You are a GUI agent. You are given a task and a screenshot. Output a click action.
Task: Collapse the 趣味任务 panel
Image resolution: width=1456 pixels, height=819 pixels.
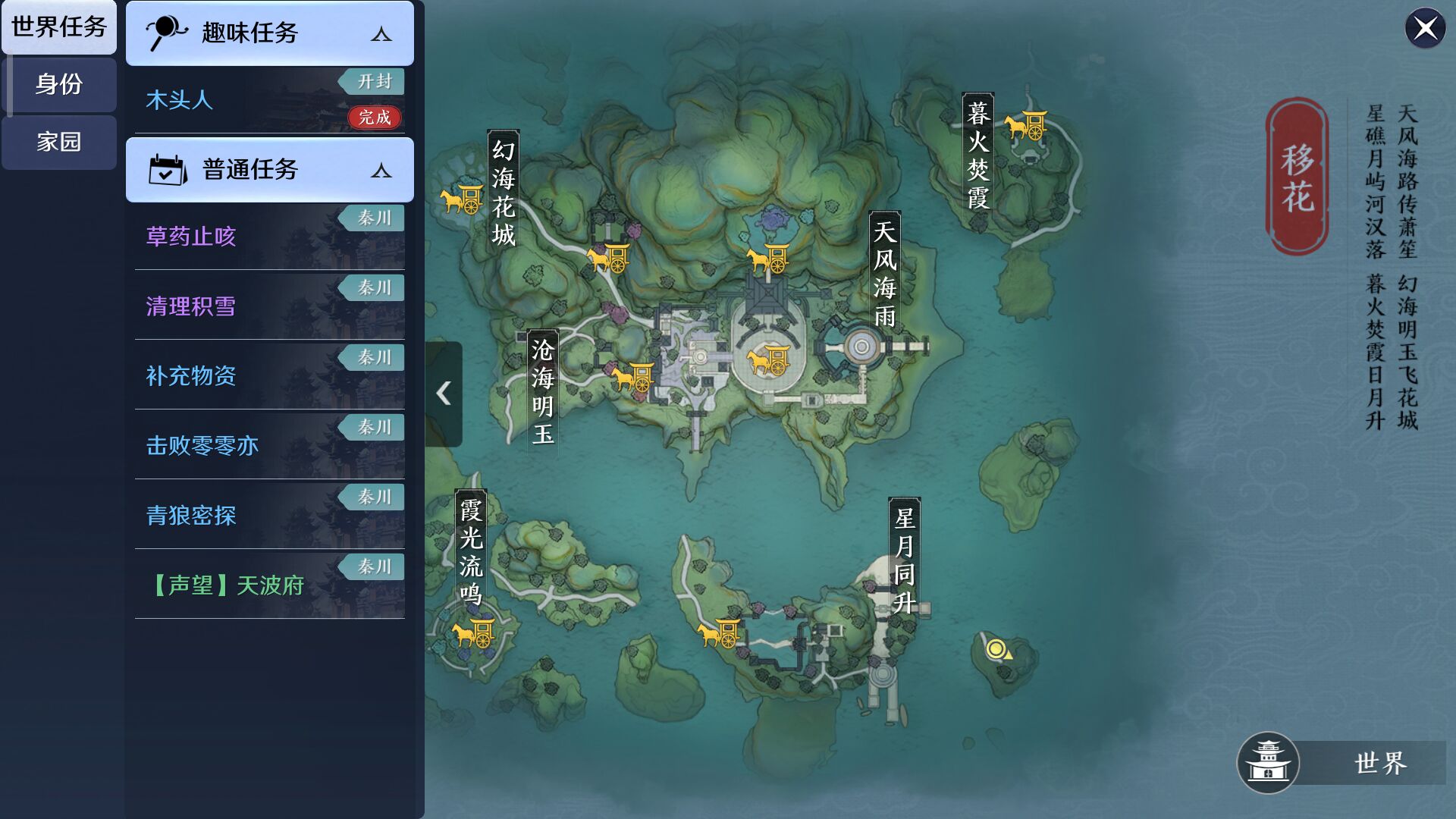[x=381, y=34]
